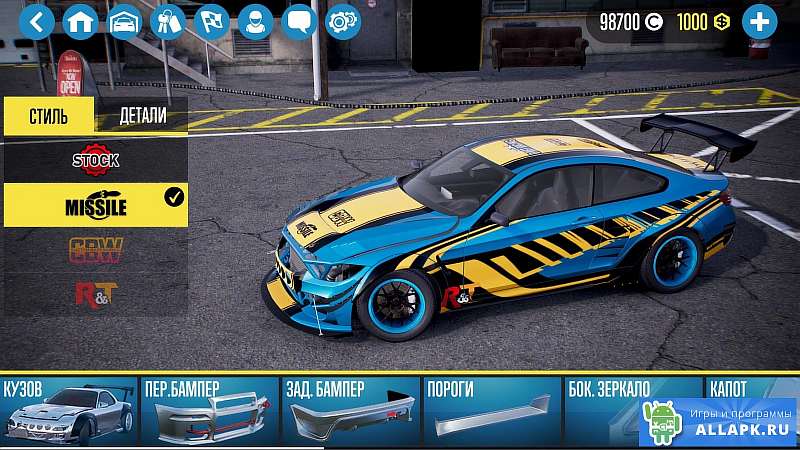800x450 pixels.
Task: Open the driver helmet profile icon
Action: [x=255, y=22]
